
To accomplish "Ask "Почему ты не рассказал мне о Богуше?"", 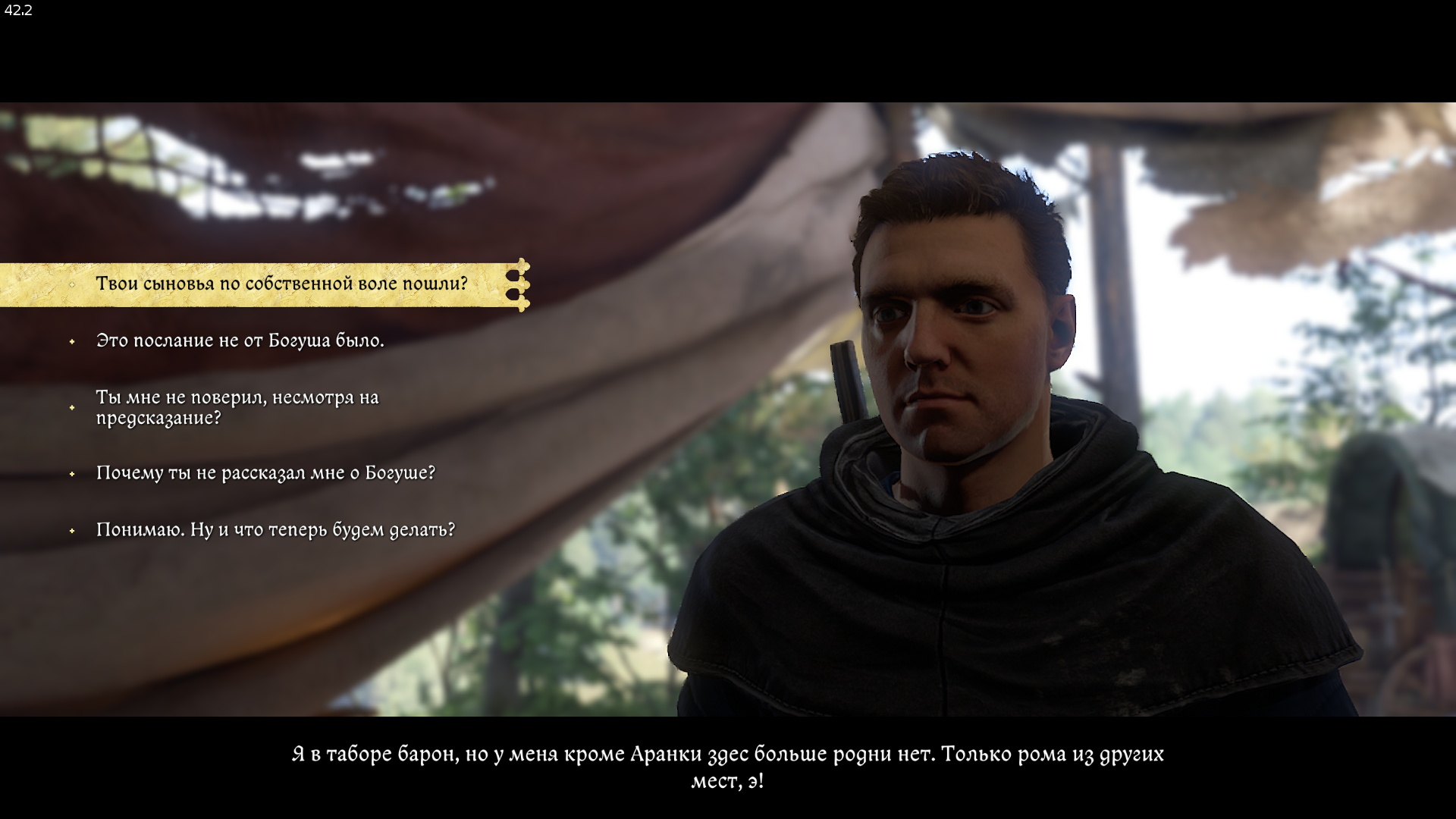I will pos(265,473).
